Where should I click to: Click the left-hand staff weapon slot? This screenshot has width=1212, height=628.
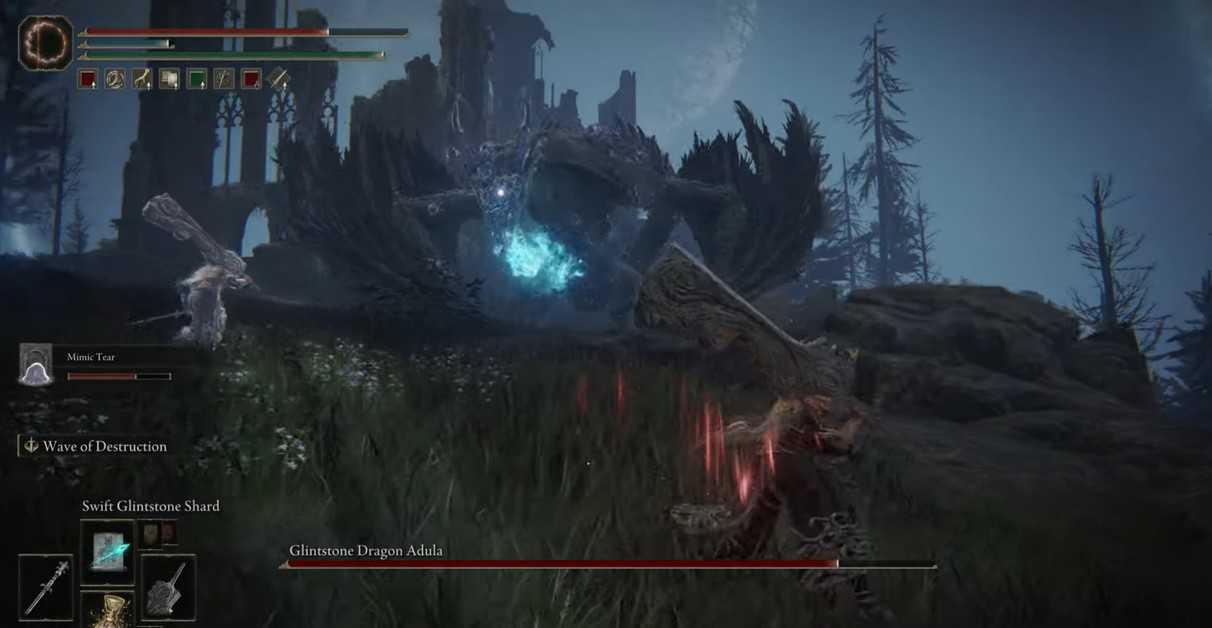click(x=46, y=587)
